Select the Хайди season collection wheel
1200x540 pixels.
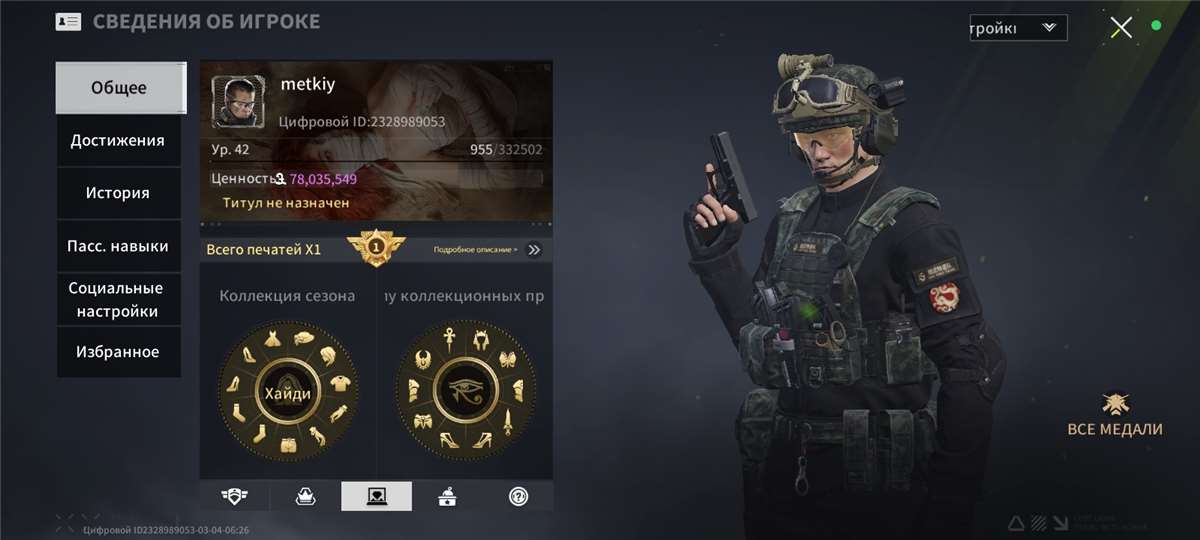287,392
